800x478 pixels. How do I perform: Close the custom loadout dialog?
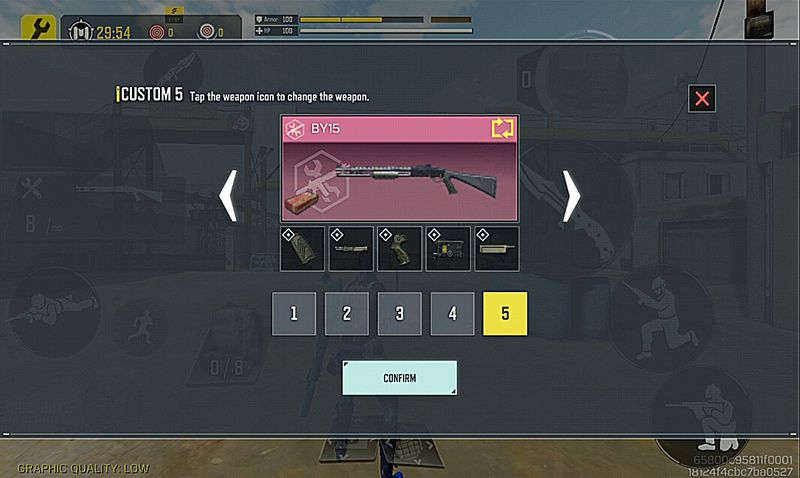pos(702,98)
